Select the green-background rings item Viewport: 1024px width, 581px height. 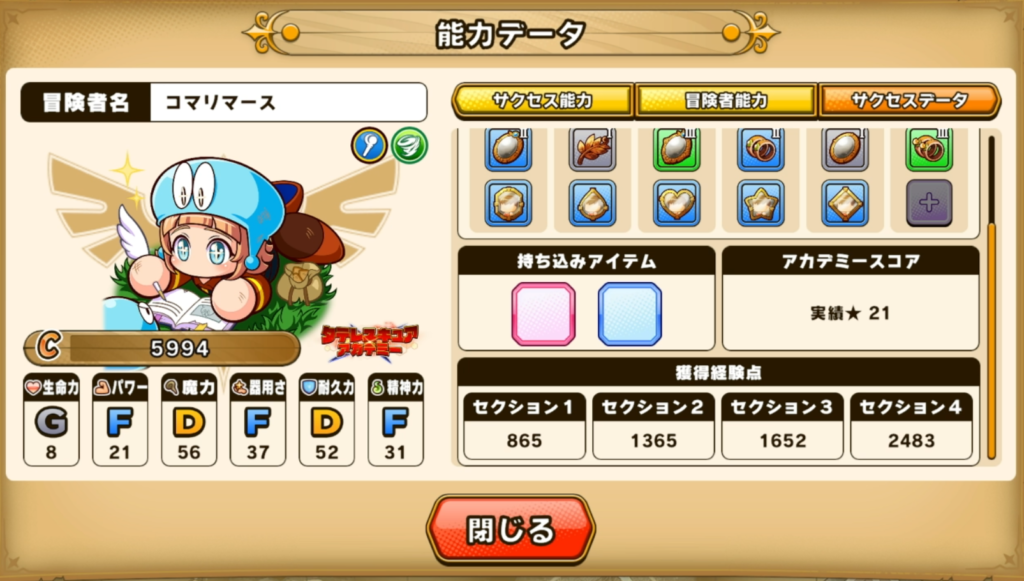click(x=929, y=149)
